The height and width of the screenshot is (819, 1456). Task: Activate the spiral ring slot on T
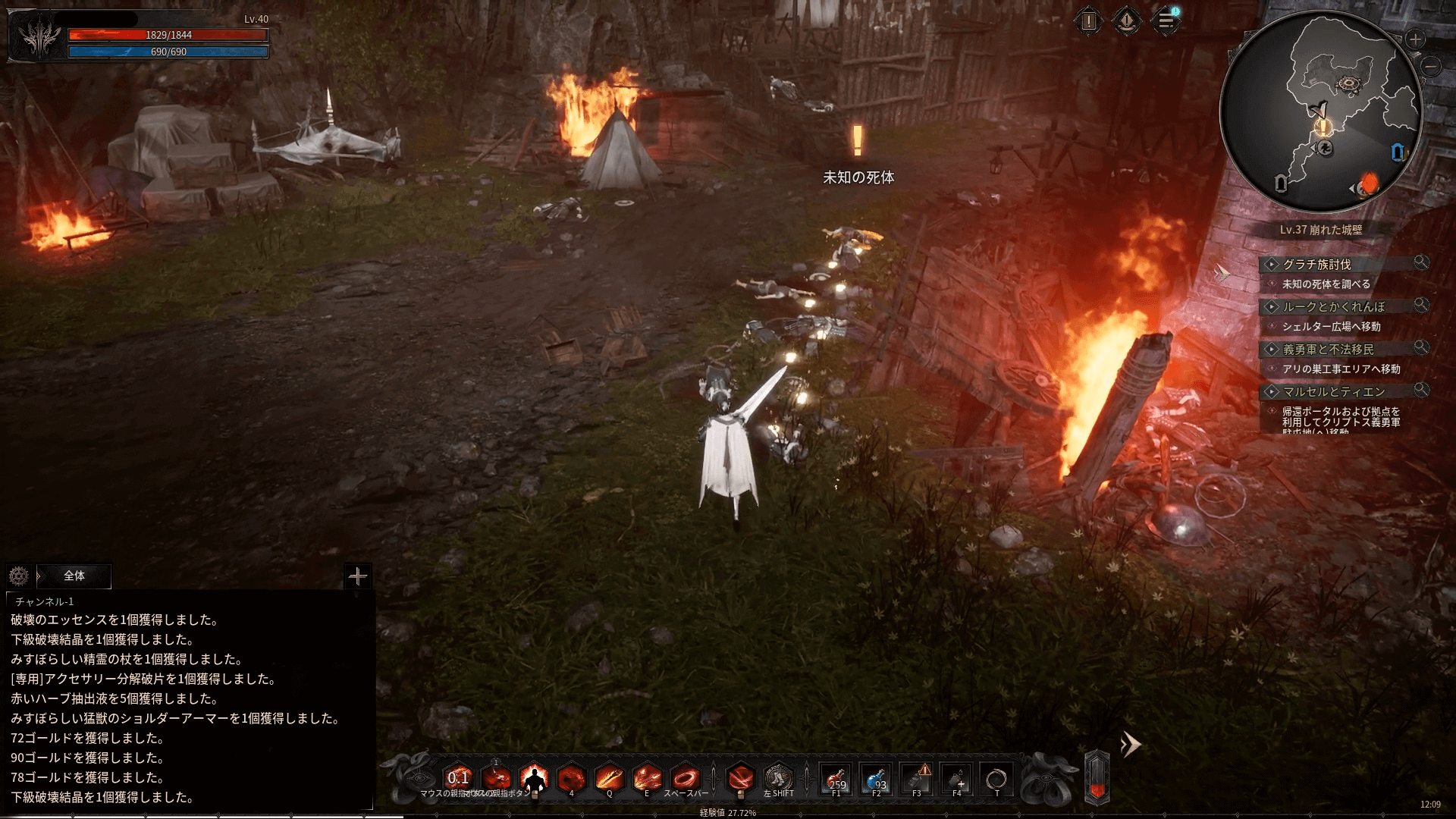point(996,779)
